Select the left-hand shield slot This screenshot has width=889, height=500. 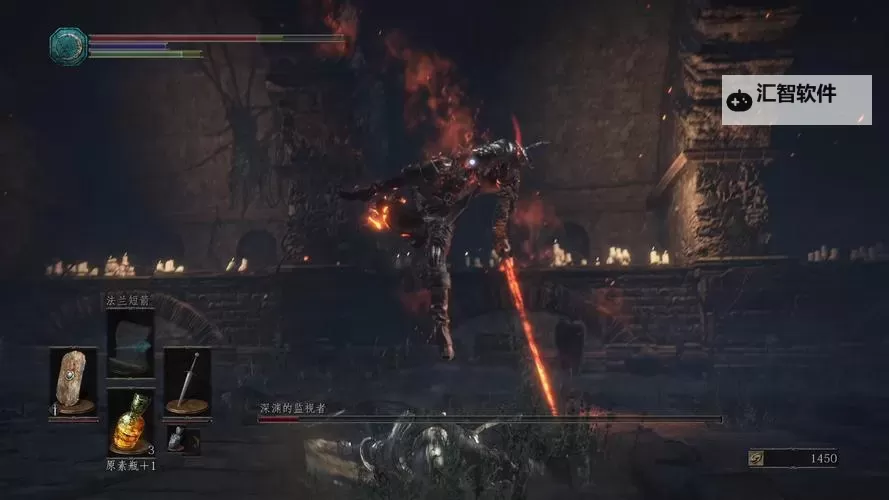(x=73, y=381)
